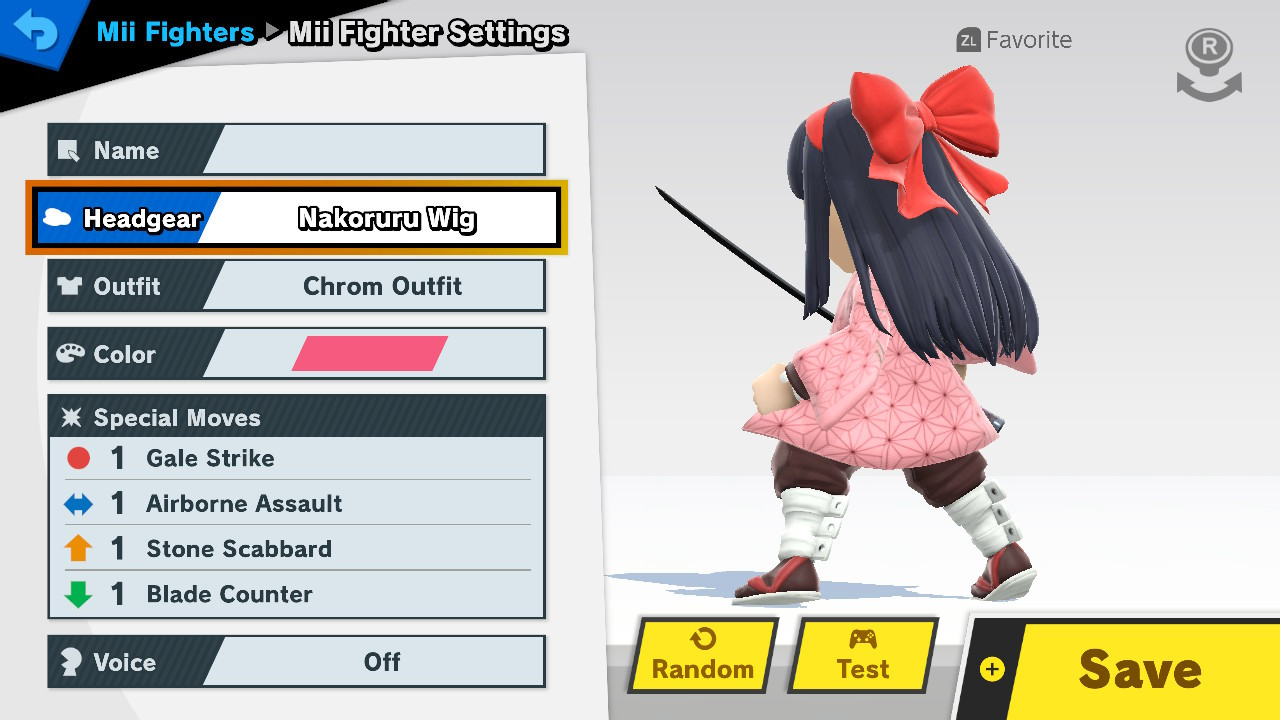Screen dimensions: 1280x720
Task: Click the Outfit shirt icon
Action: pyautogui.click(x=69, y=286)
